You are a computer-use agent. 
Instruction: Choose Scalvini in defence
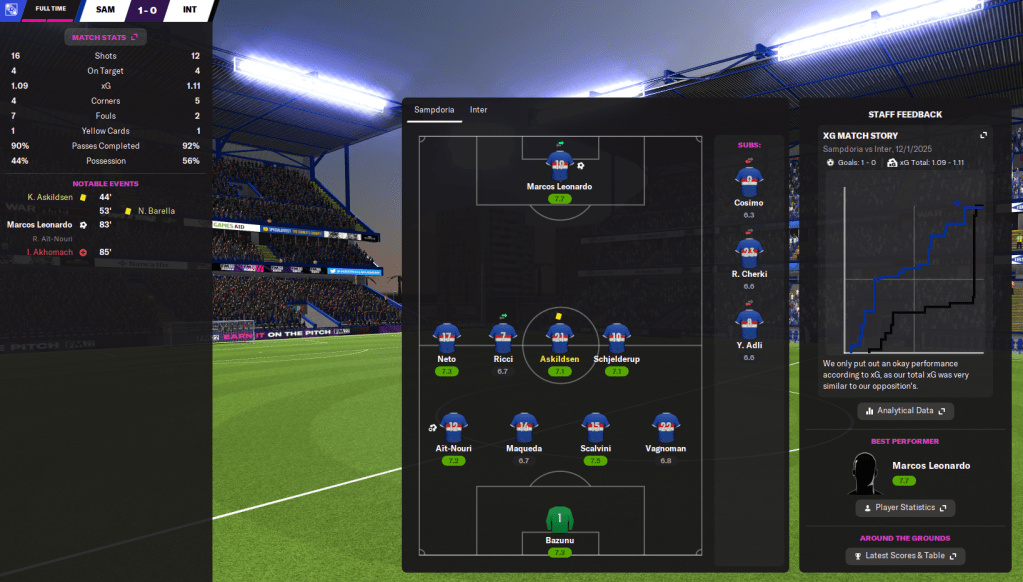click(x=595, y=426)
